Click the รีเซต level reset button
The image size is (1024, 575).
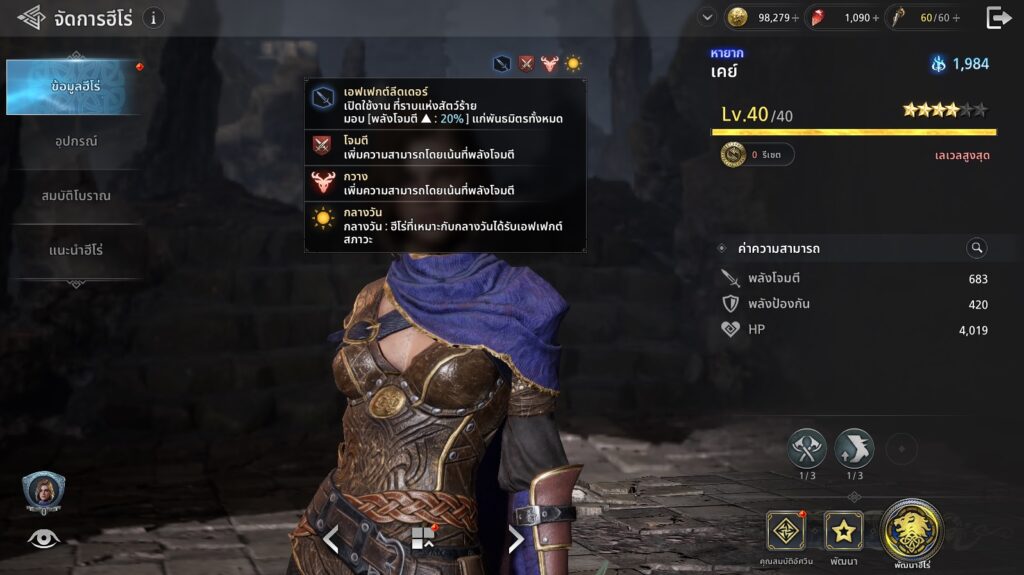tap(758, 155)
